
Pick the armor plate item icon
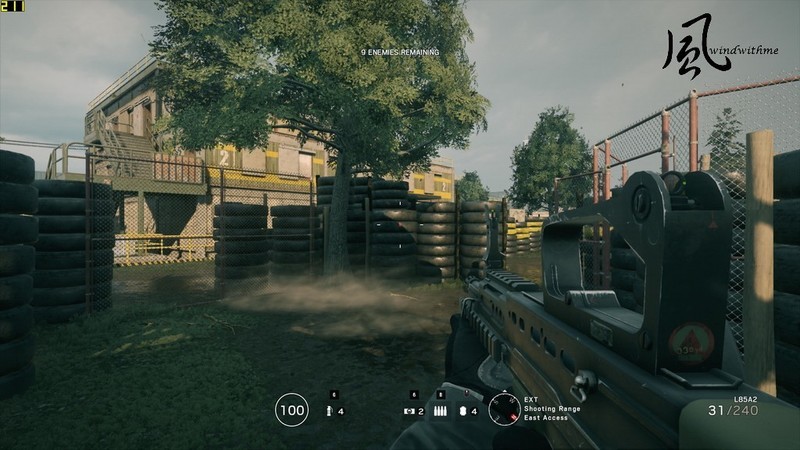pos(463,410)
